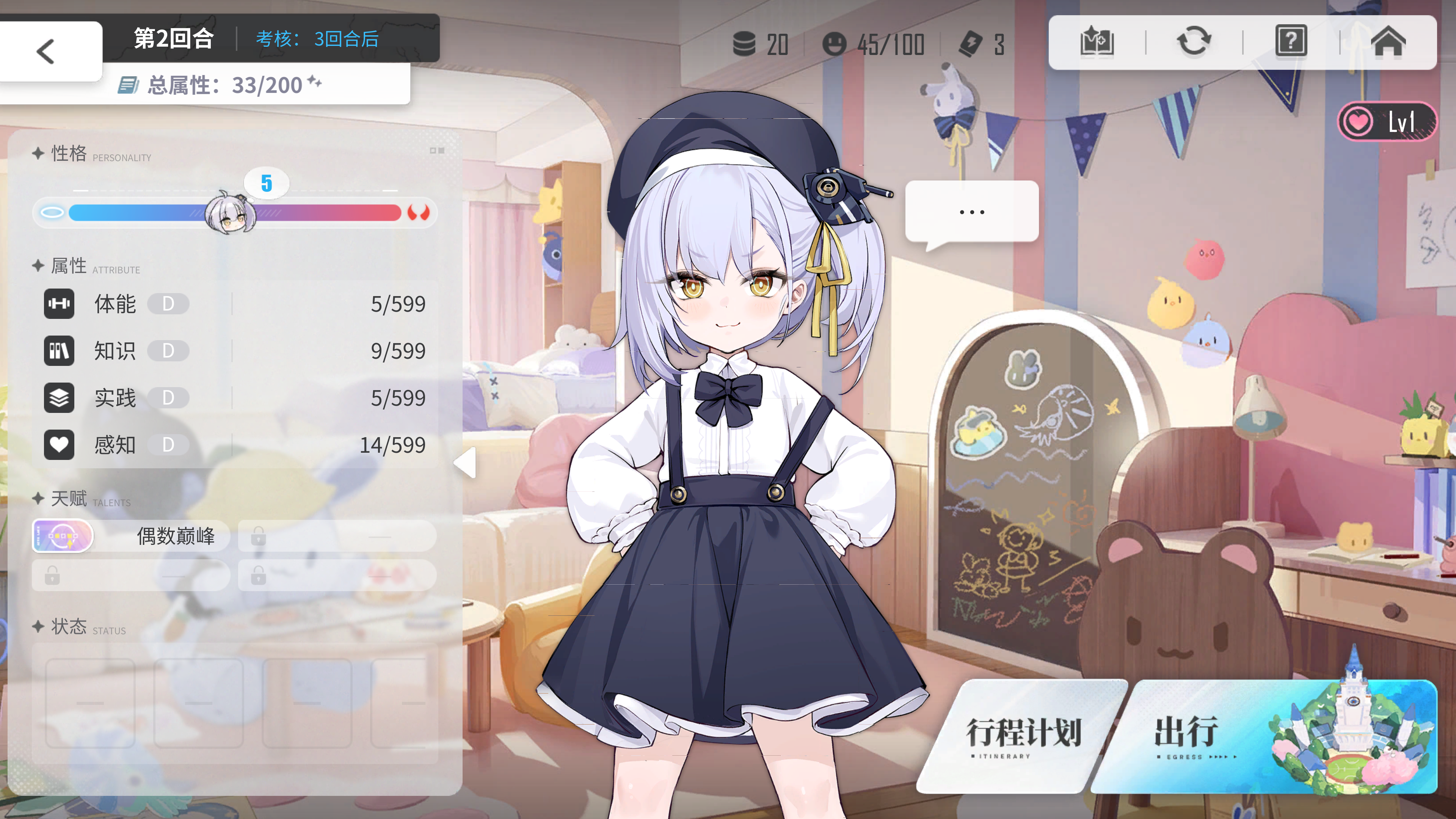Open the book archive icon
The height and width of the screenshot is (819, 1456).
pyautogui.click(x=1097, y=42)
